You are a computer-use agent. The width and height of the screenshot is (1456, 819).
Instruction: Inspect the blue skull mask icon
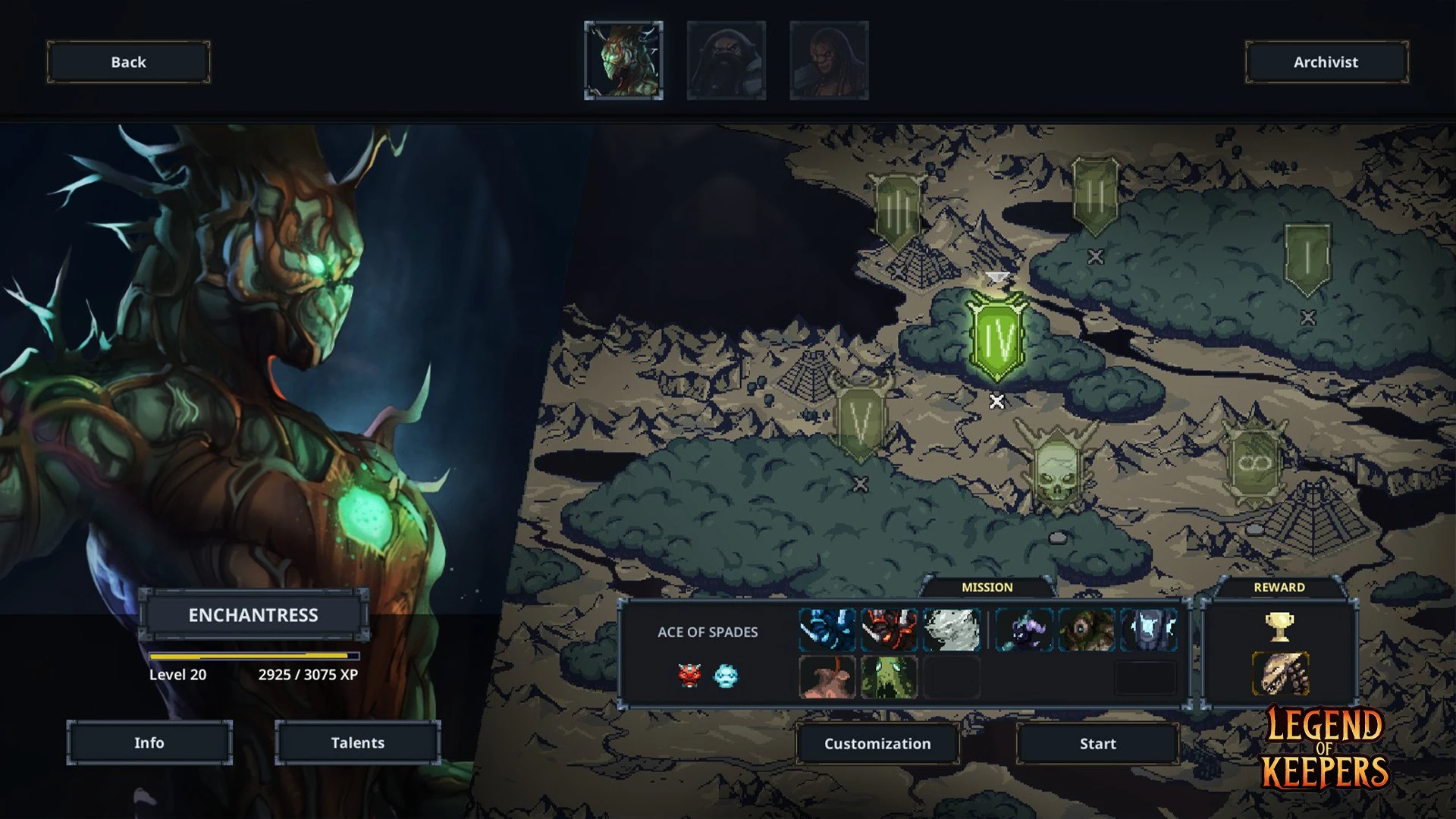[726, 675]
